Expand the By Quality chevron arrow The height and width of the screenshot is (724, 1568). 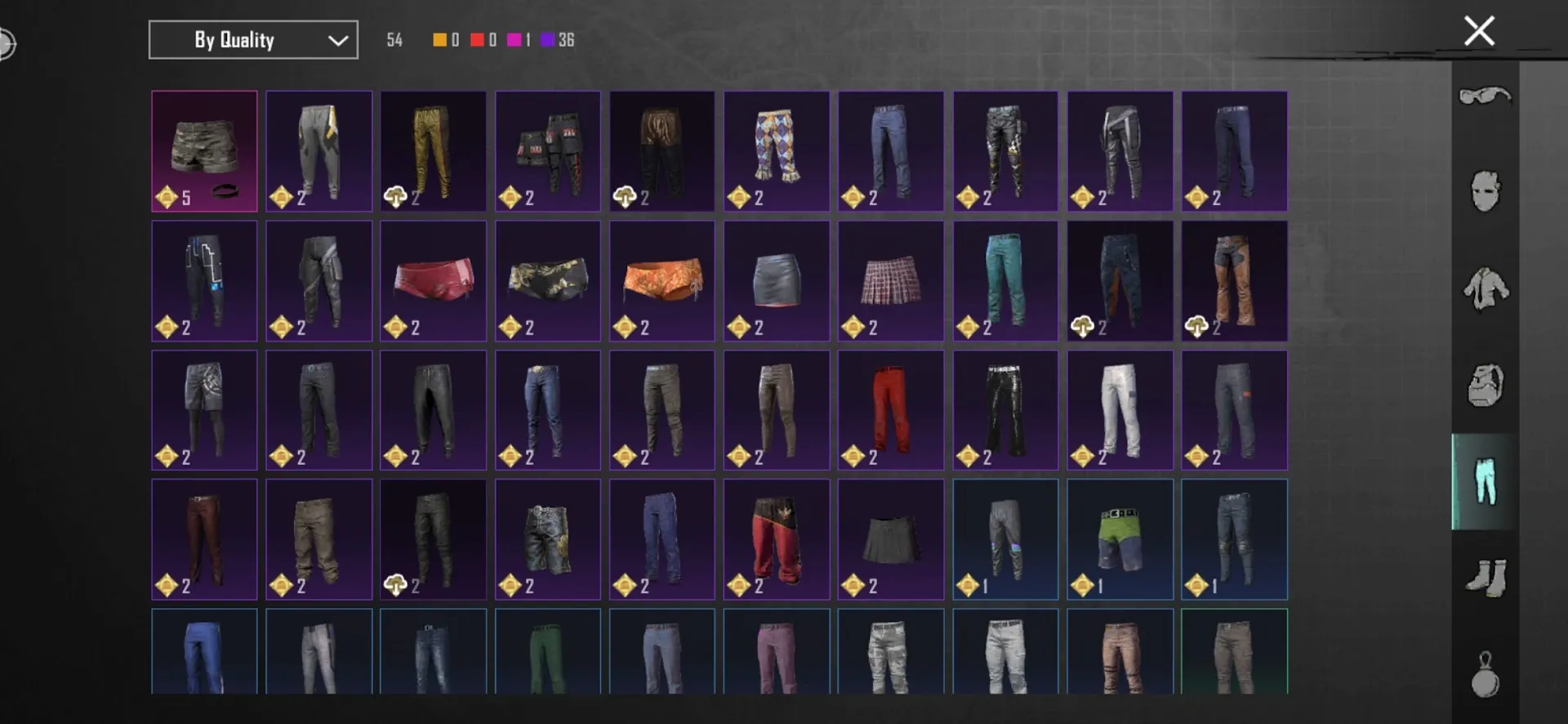tap(337, 39)
